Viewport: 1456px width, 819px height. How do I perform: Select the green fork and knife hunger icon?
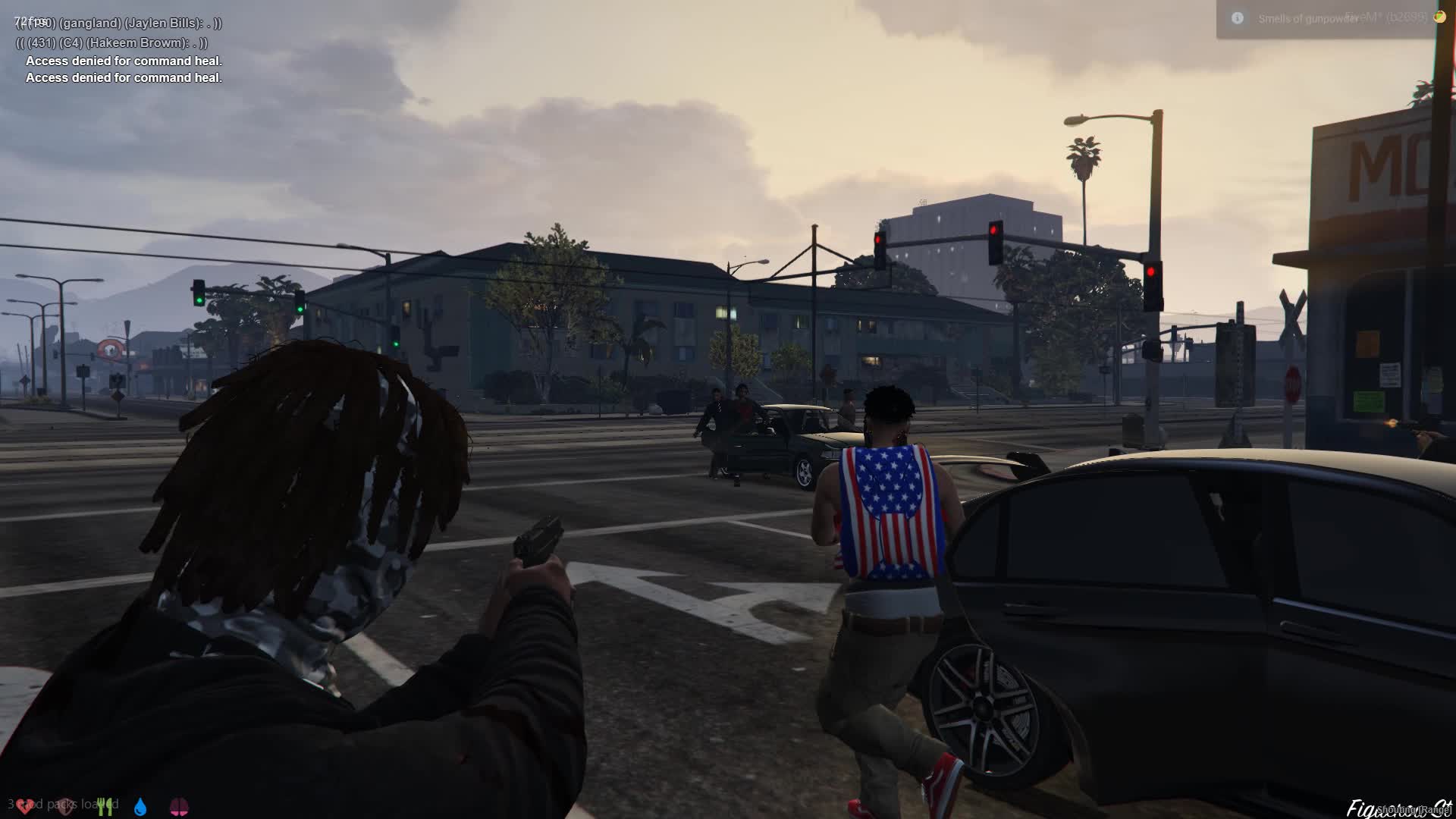click(105, 806)
